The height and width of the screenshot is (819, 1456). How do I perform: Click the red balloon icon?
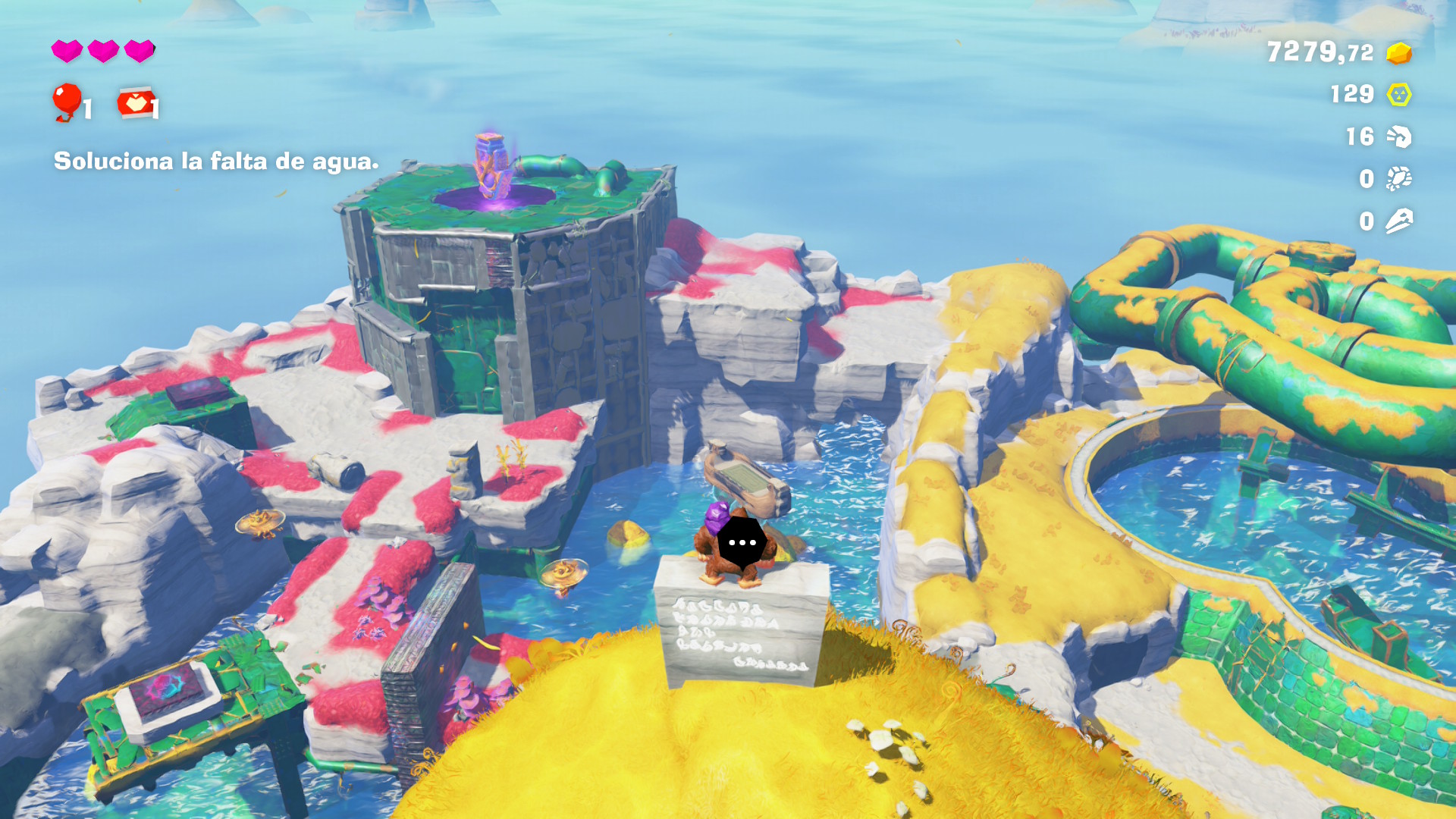click(x=67, y=100)
